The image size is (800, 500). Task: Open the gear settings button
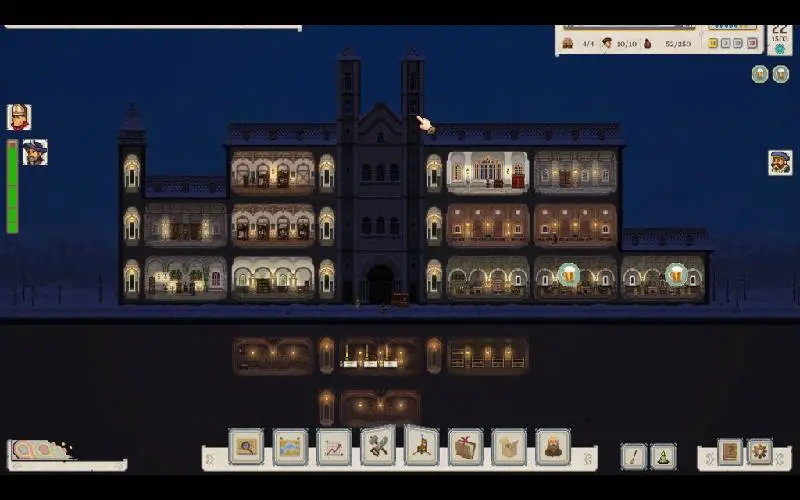coord(760,452)
